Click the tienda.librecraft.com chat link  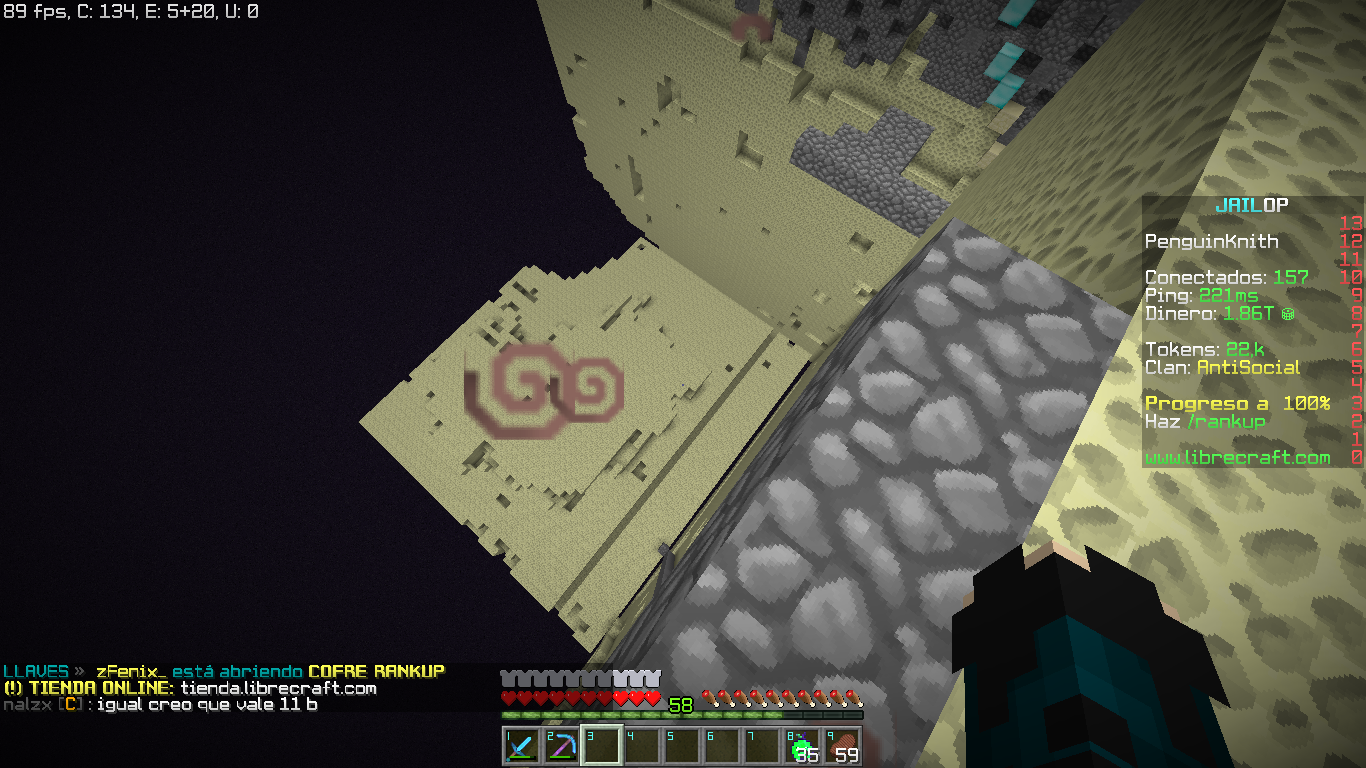pos(278,688)
